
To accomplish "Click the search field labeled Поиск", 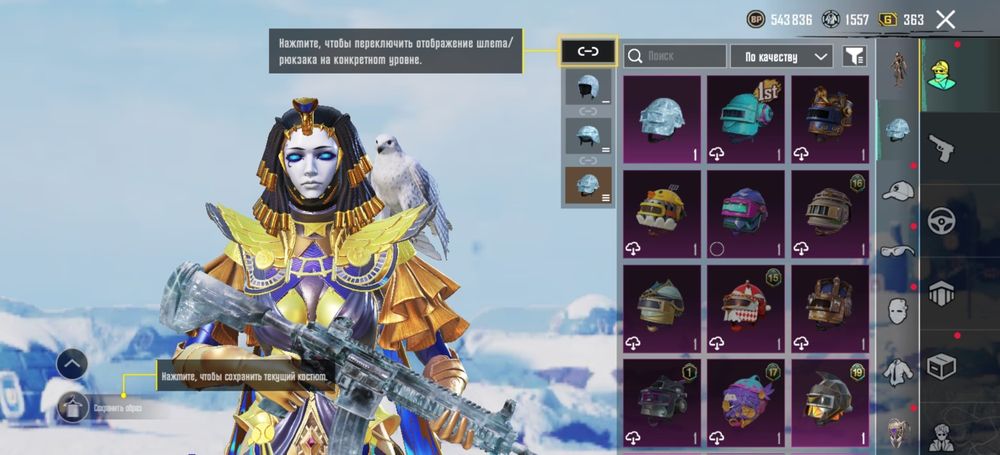I will coord(675,56).
